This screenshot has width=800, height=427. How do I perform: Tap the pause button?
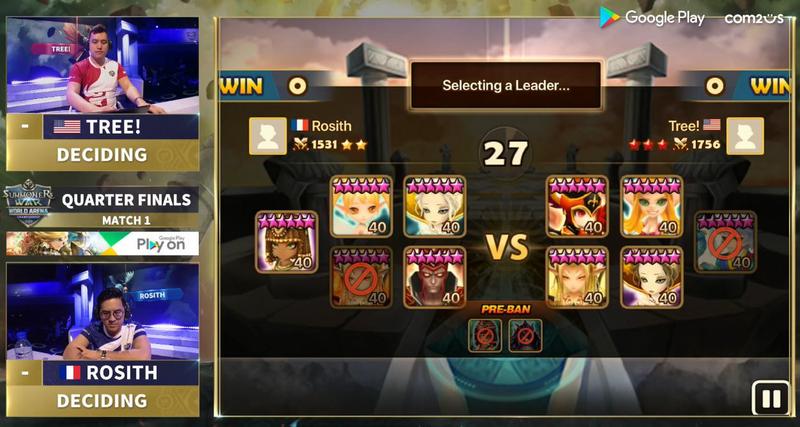[x=770, y=399]
